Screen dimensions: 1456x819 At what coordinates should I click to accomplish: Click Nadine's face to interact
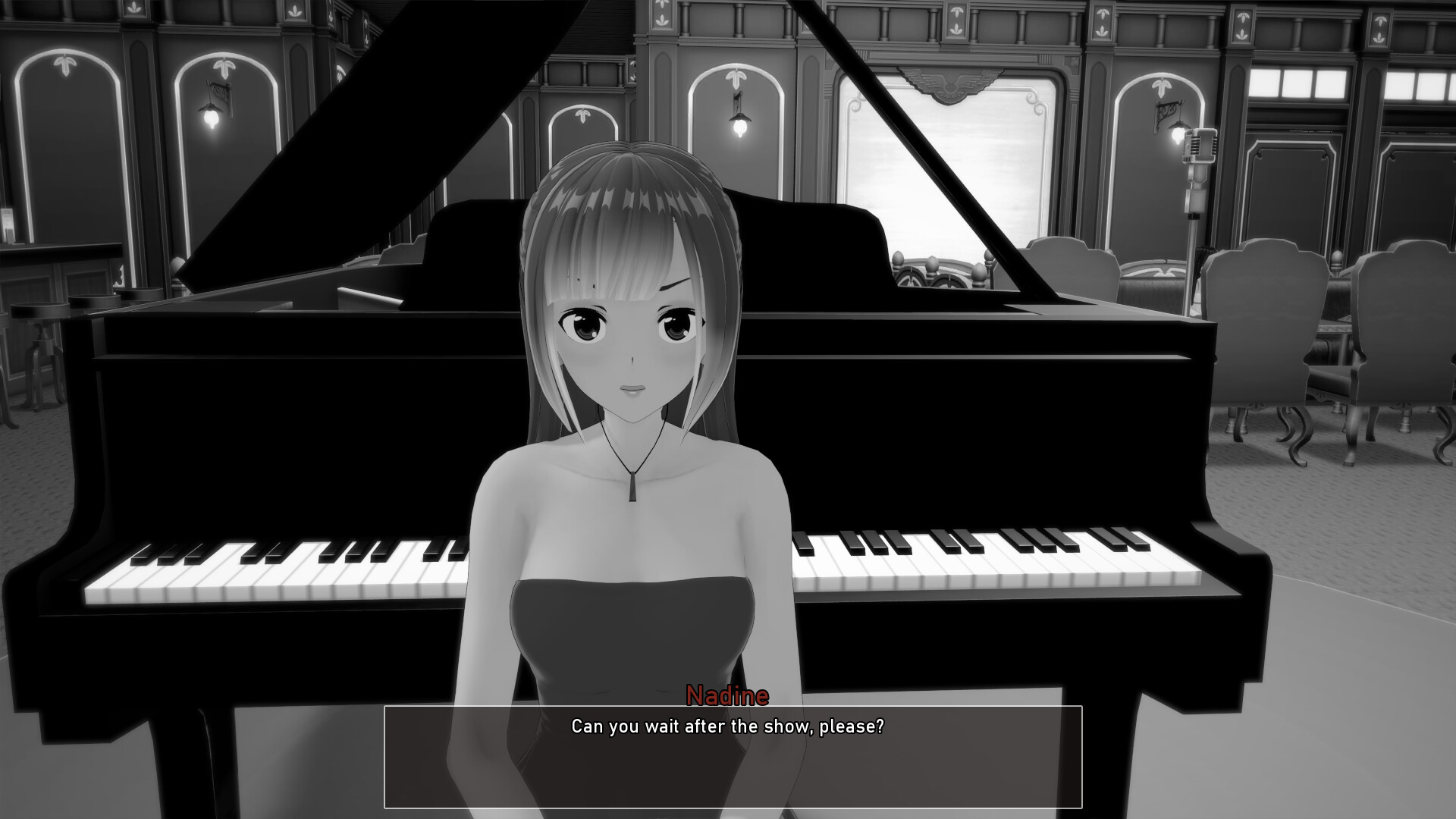coord(629,341)
